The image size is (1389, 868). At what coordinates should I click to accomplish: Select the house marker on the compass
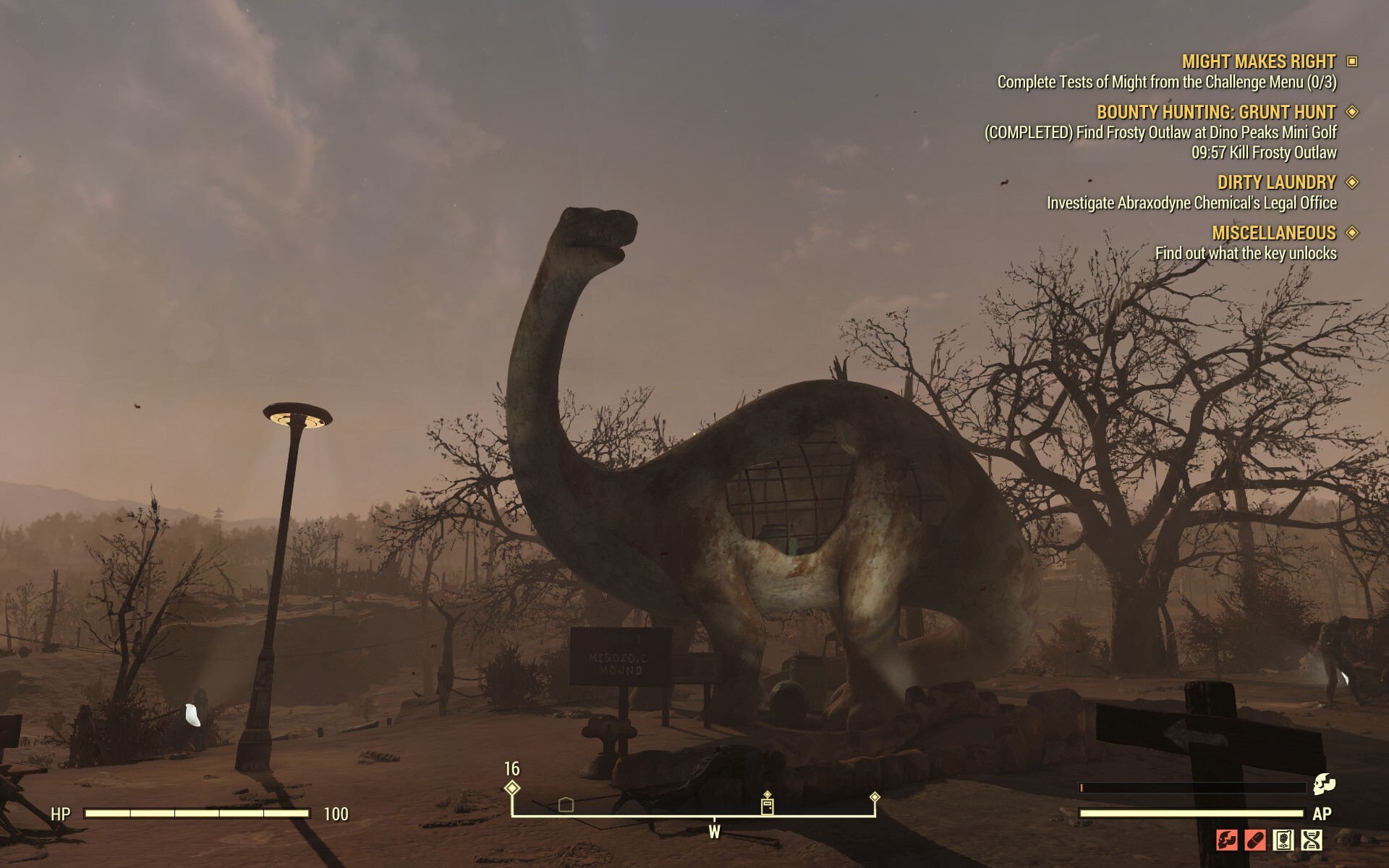tap(566, 804)
